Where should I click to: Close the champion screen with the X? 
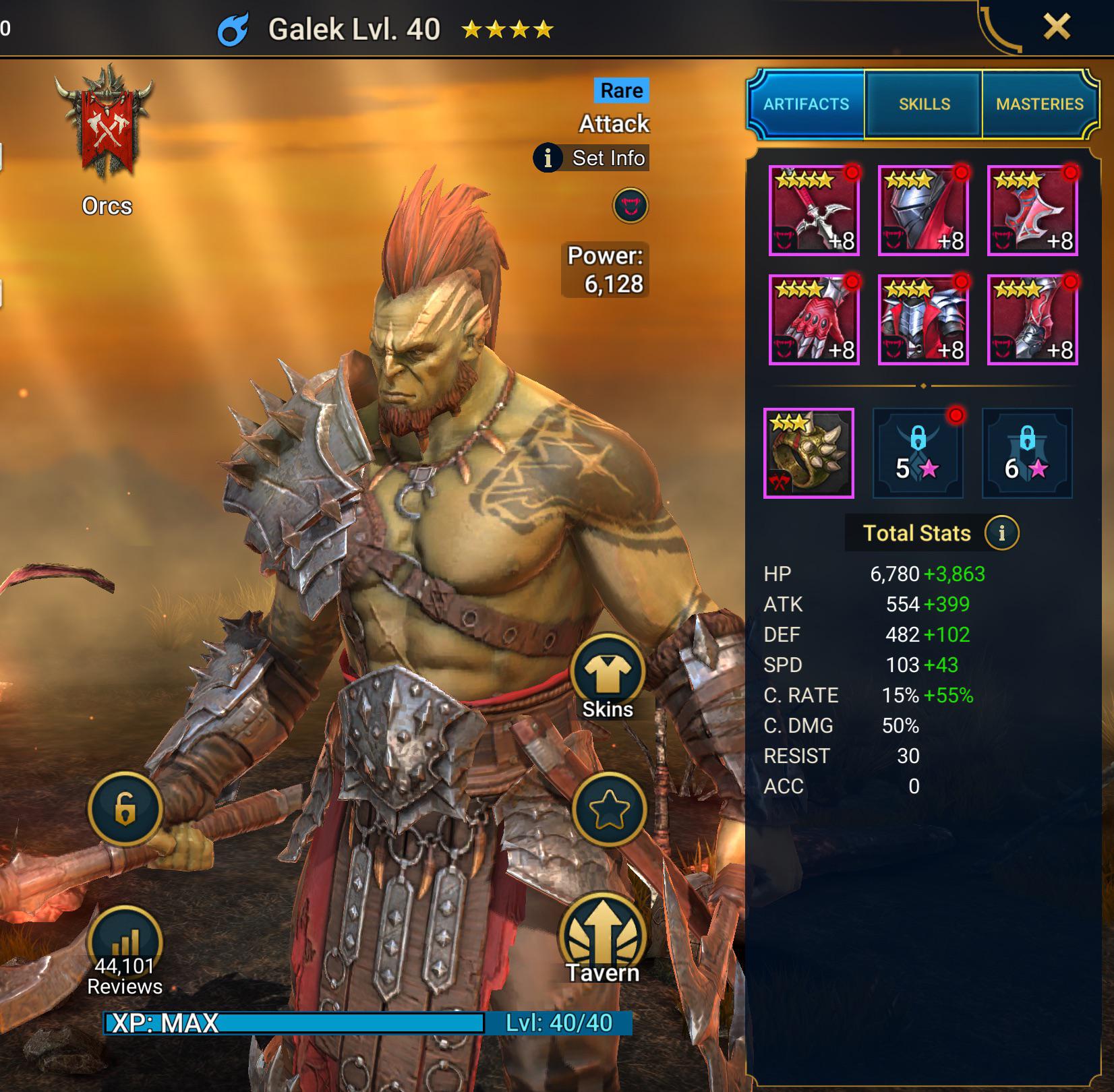[x=1056, y=28]
